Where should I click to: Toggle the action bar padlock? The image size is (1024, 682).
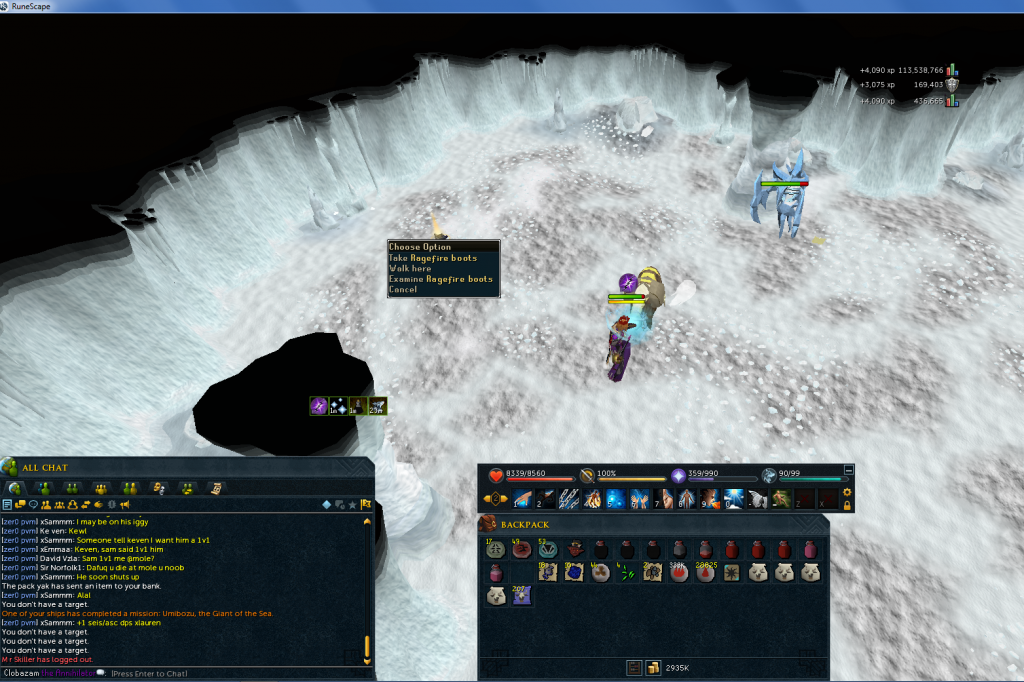pos(848,506)
